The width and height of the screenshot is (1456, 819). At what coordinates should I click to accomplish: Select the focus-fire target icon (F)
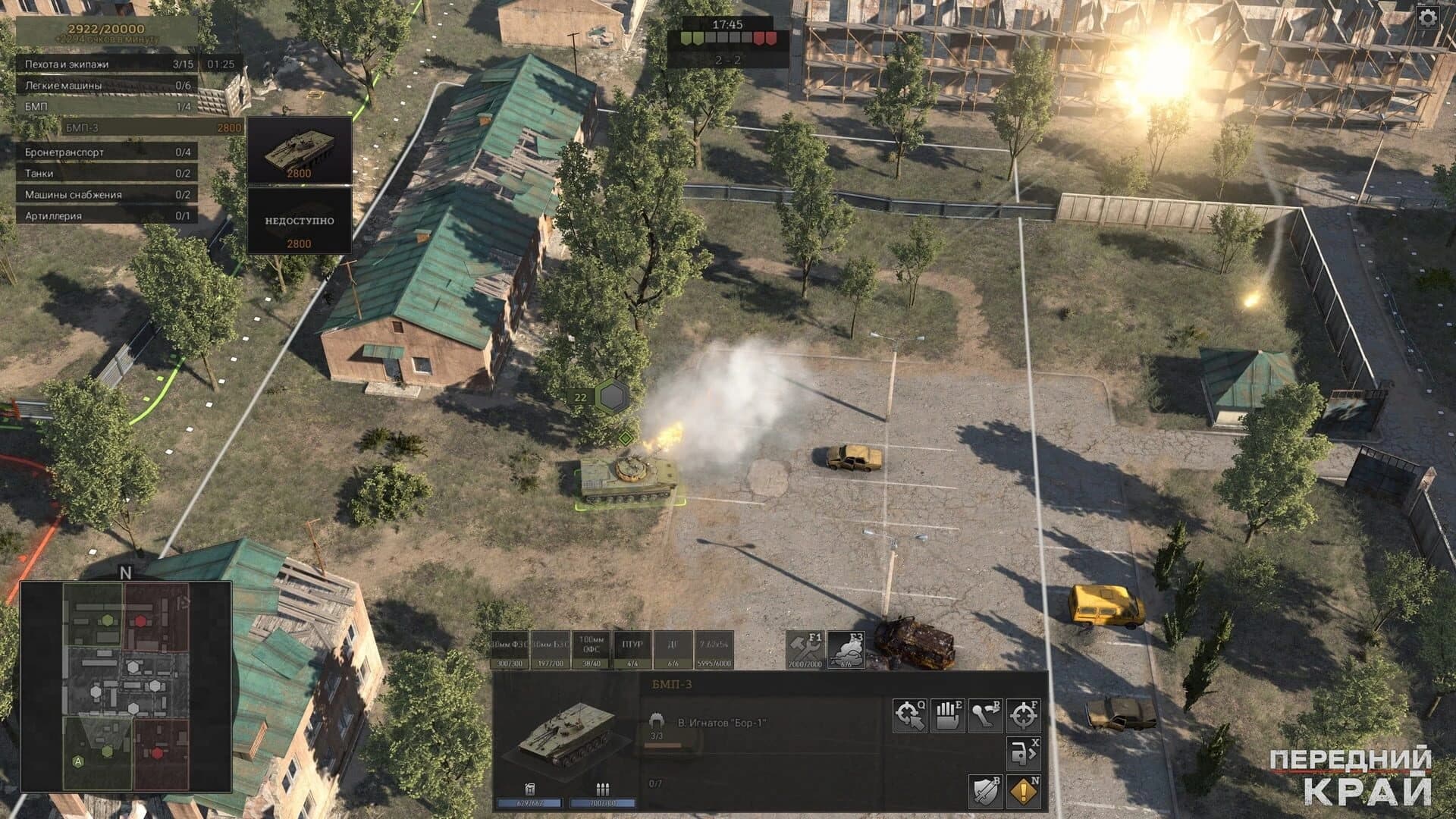click(x=1023, y=716)
